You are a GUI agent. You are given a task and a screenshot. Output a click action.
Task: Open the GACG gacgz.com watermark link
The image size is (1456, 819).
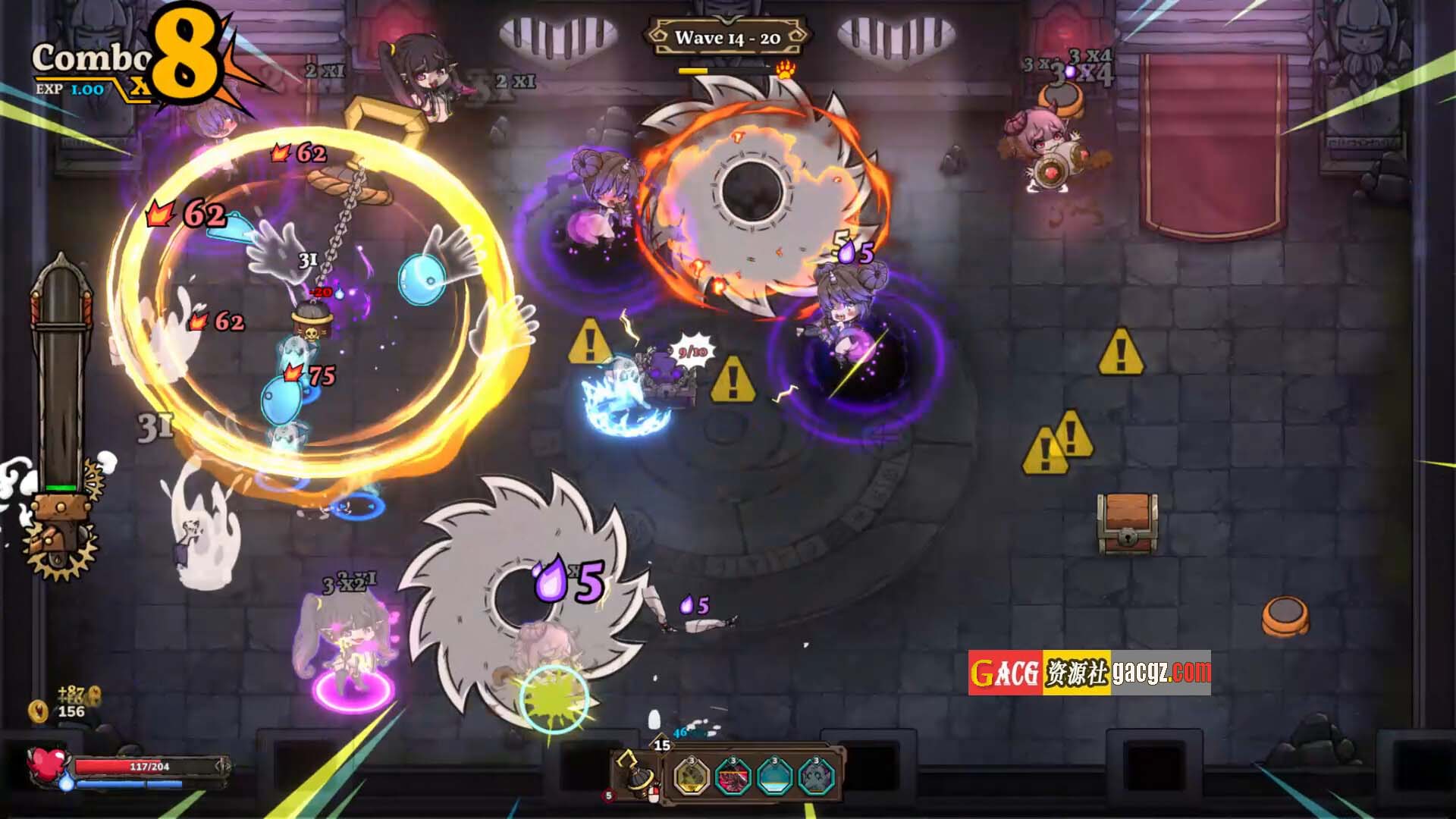pyautogui.click(x=1089, y=673)
